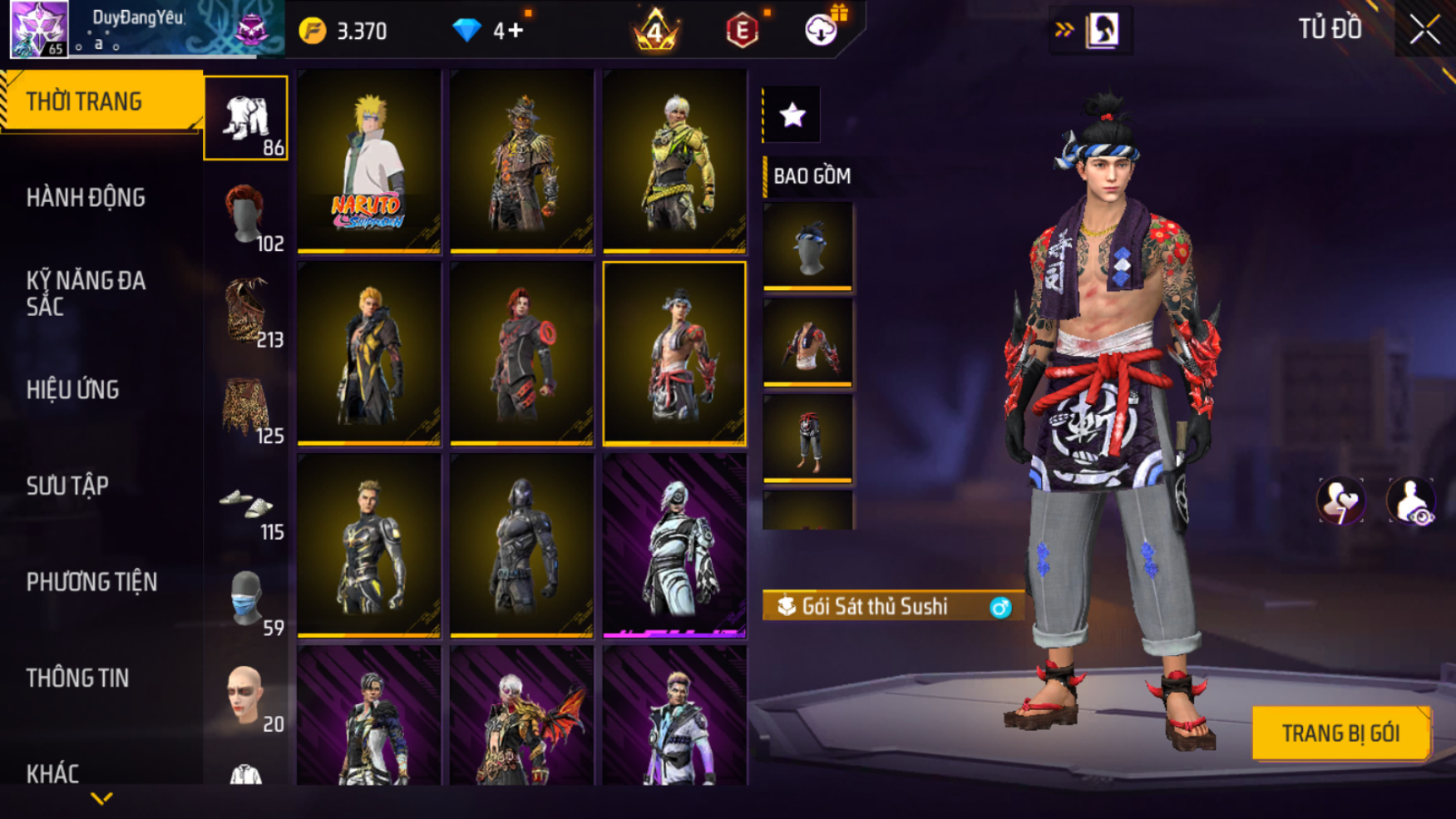The width and height of the screenshot is (1456, 819).
Task: Pick the all-black armored suit bundle
Action: (x=521, y=545)
